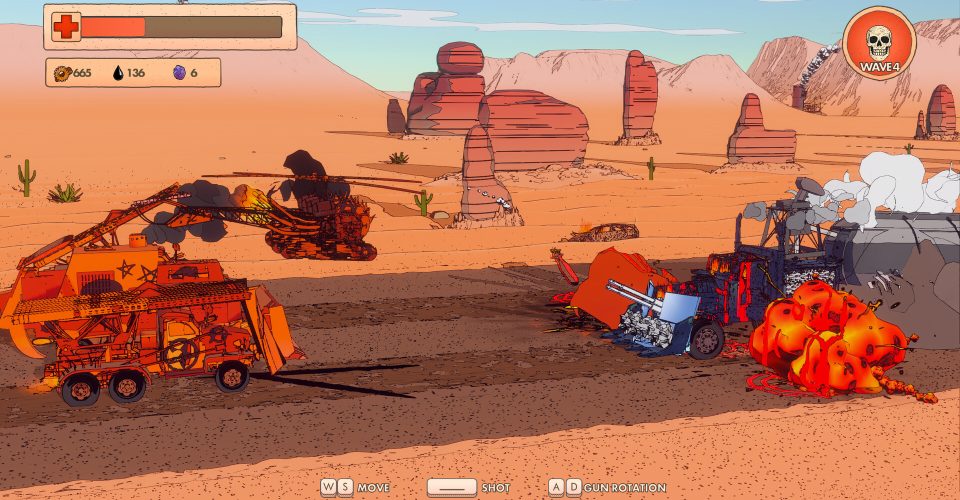This screenshot has height=500, width=960.
Task: Click the skull Wave 4 badge
Action: point(878,45)
